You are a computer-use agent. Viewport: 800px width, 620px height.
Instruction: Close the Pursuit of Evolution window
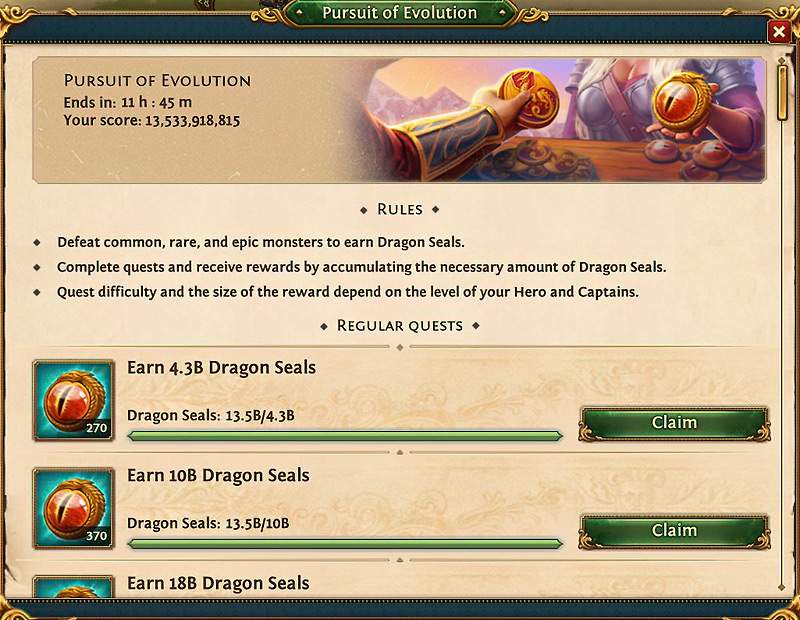tap(779, 33)
